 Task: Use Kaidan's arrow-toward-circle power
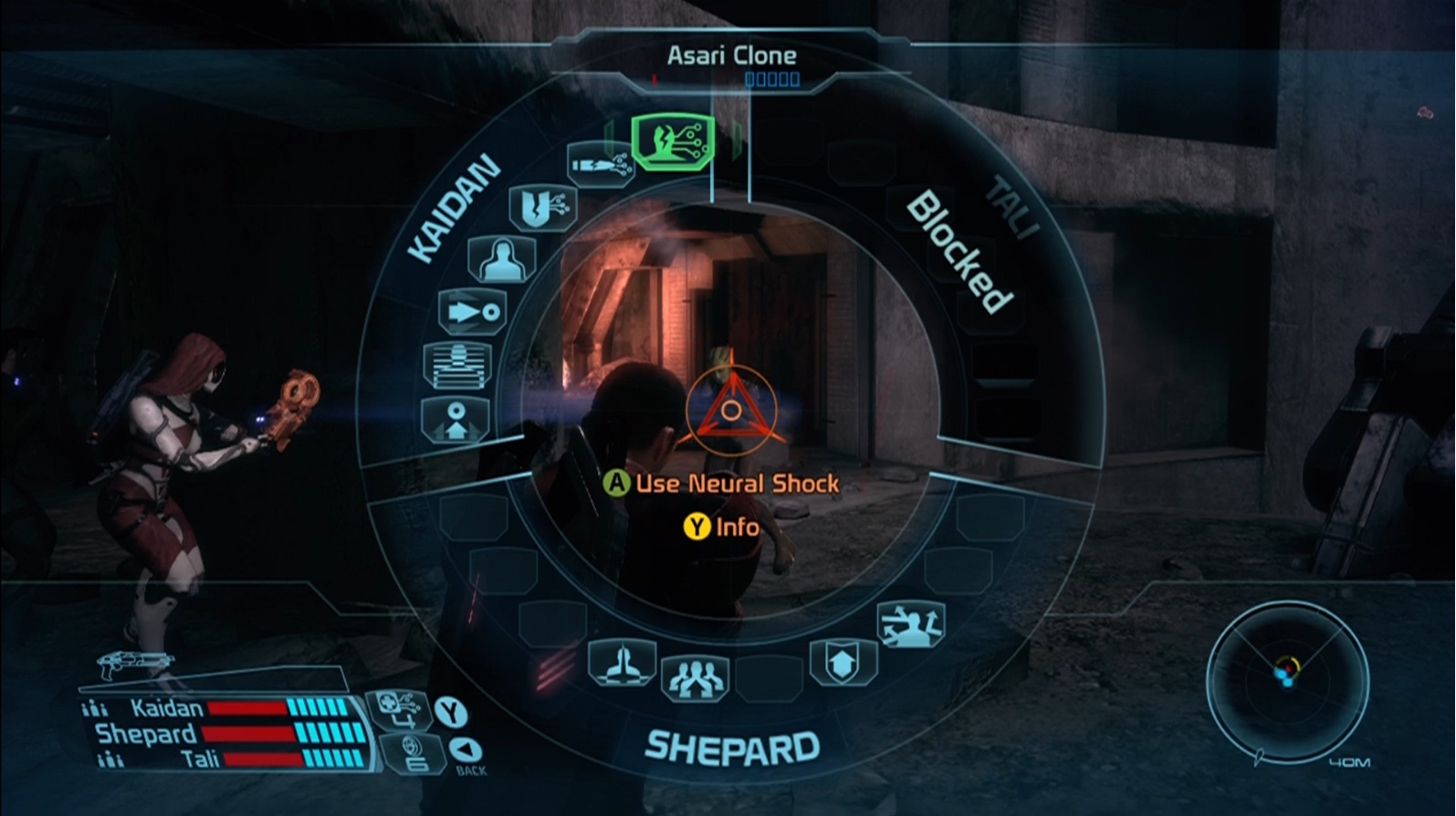point(472,312)
